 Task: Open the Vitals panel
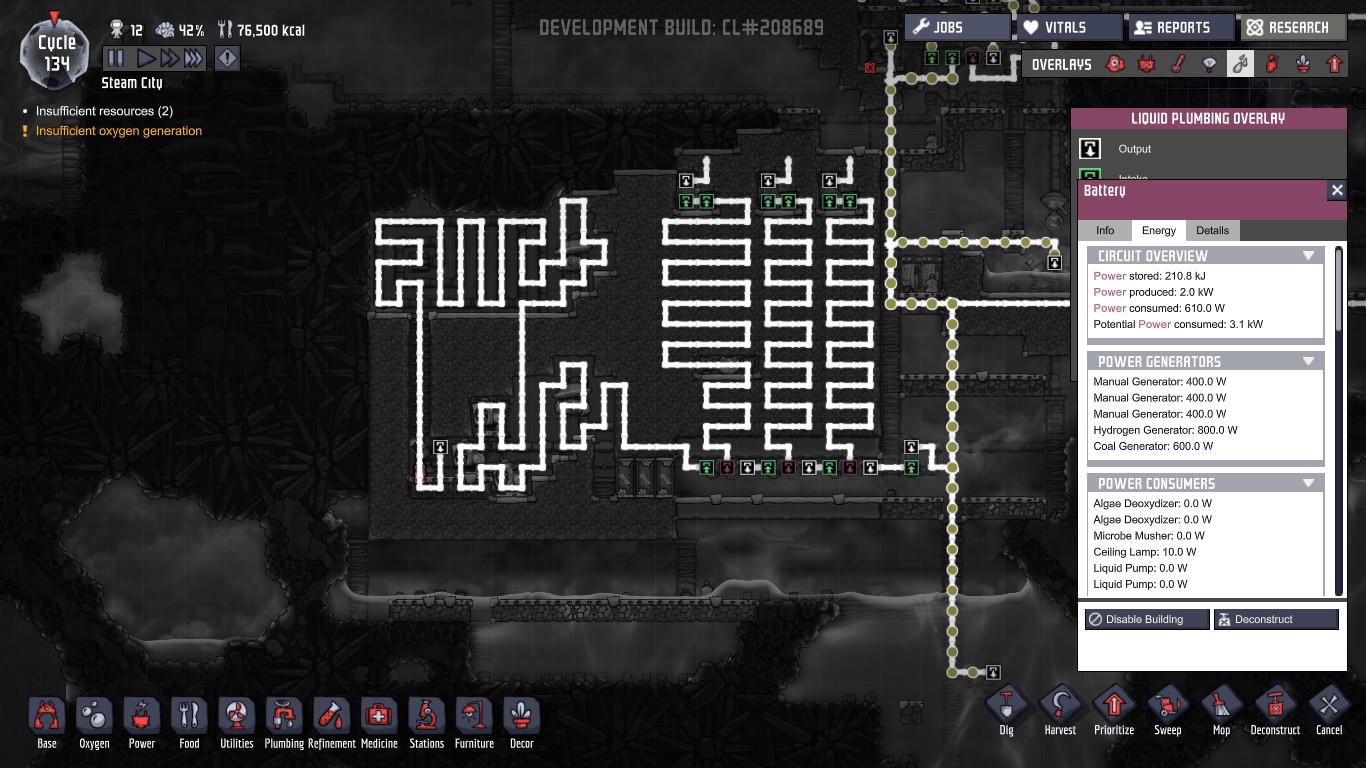(x=1068, y=28)
